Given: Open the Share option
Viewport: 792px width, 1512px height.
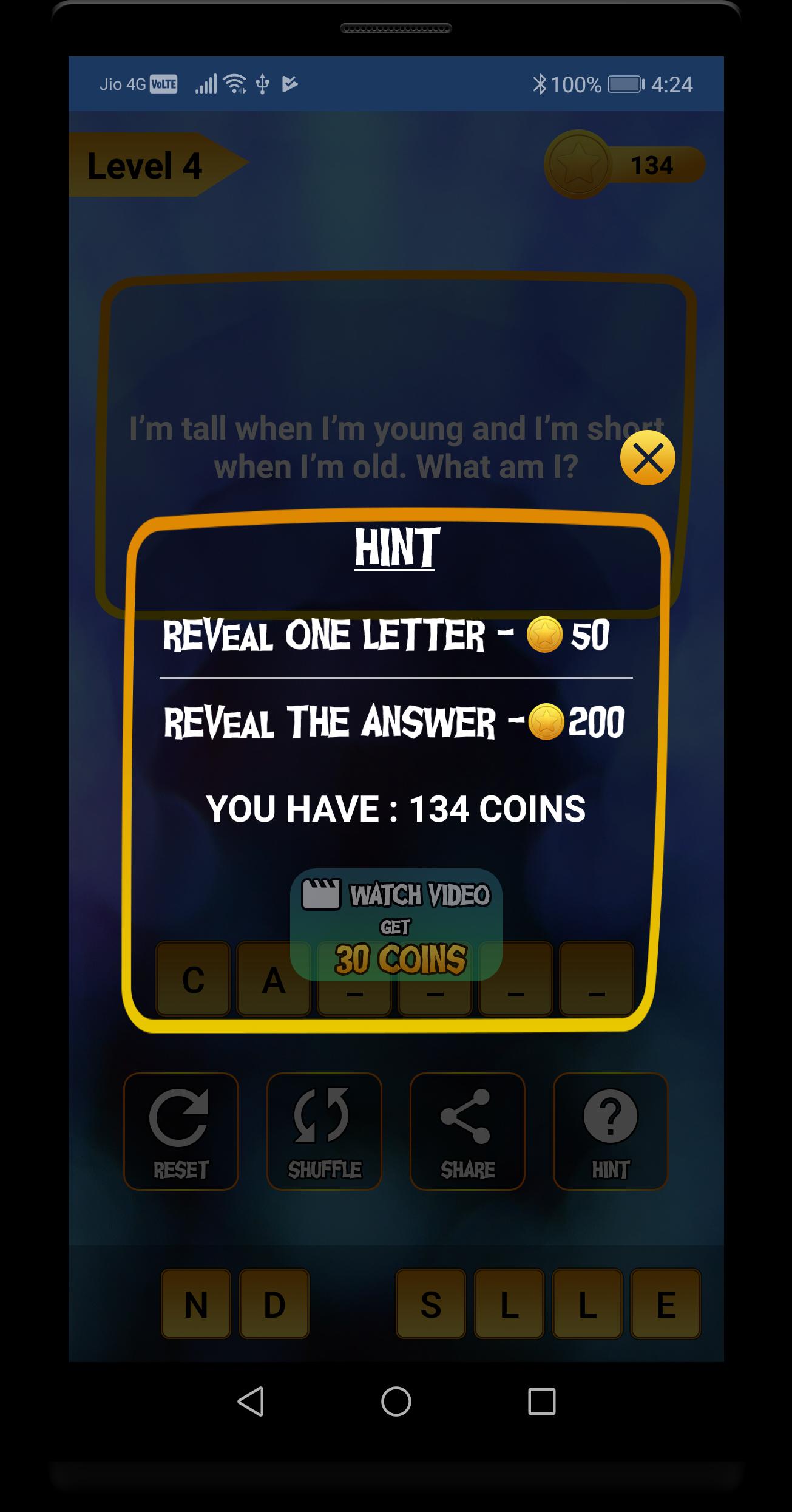Looking at the screenshot, I should 467,1131.
